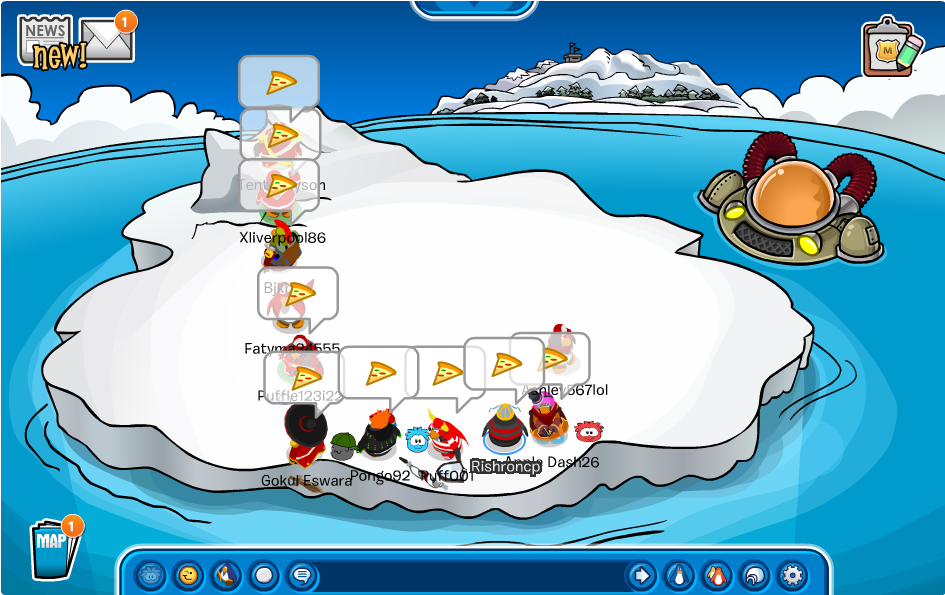Image resolution: width=945 pixels, height=595 pixels.
Task: Go to your igloo
Action: tap(754, 575)
